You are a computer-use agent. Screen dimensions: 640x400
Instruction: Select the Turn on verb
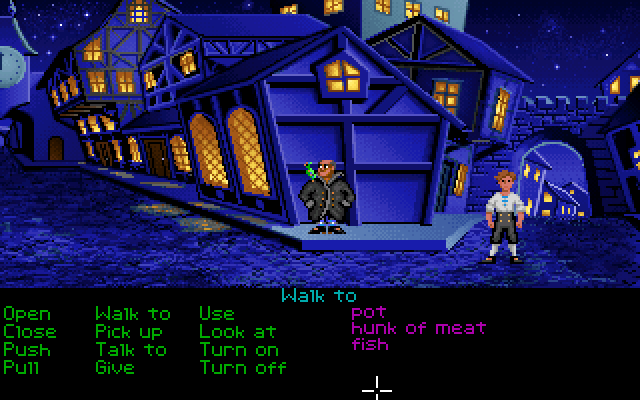pos(238,349)
